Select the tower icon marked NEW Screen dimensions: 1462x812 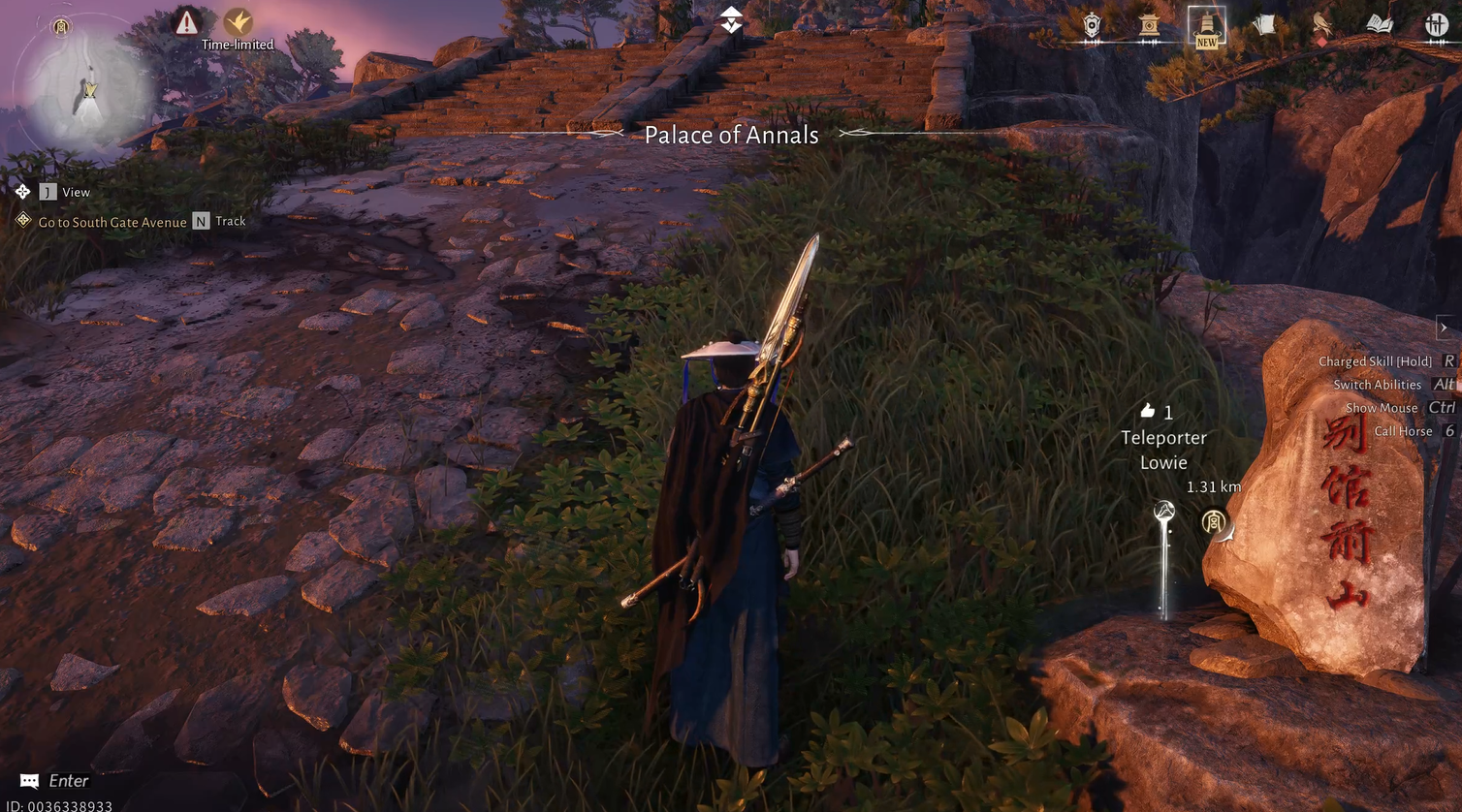(x=1206, y=27)
